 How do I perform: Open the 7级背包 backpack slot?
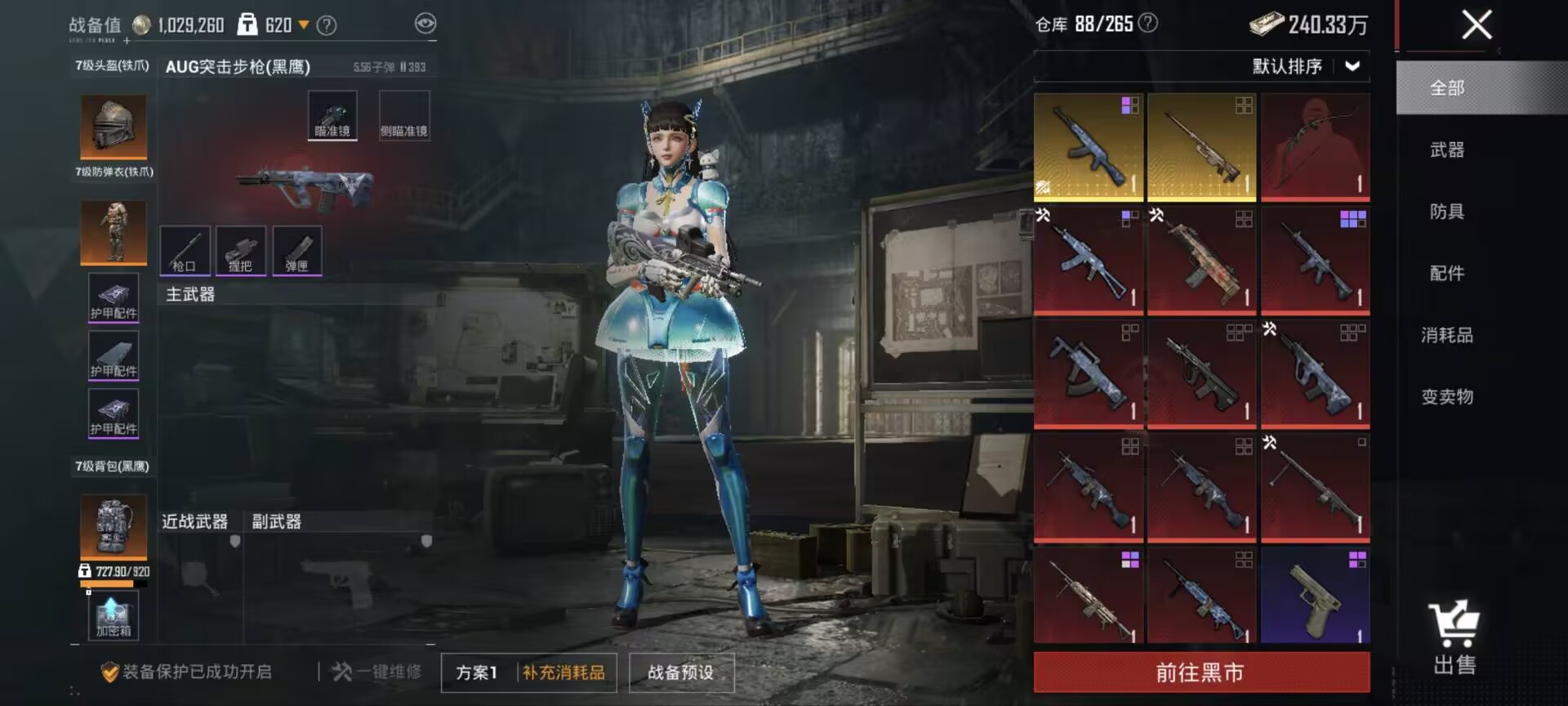pyautogui.click(x=114, y=525)
